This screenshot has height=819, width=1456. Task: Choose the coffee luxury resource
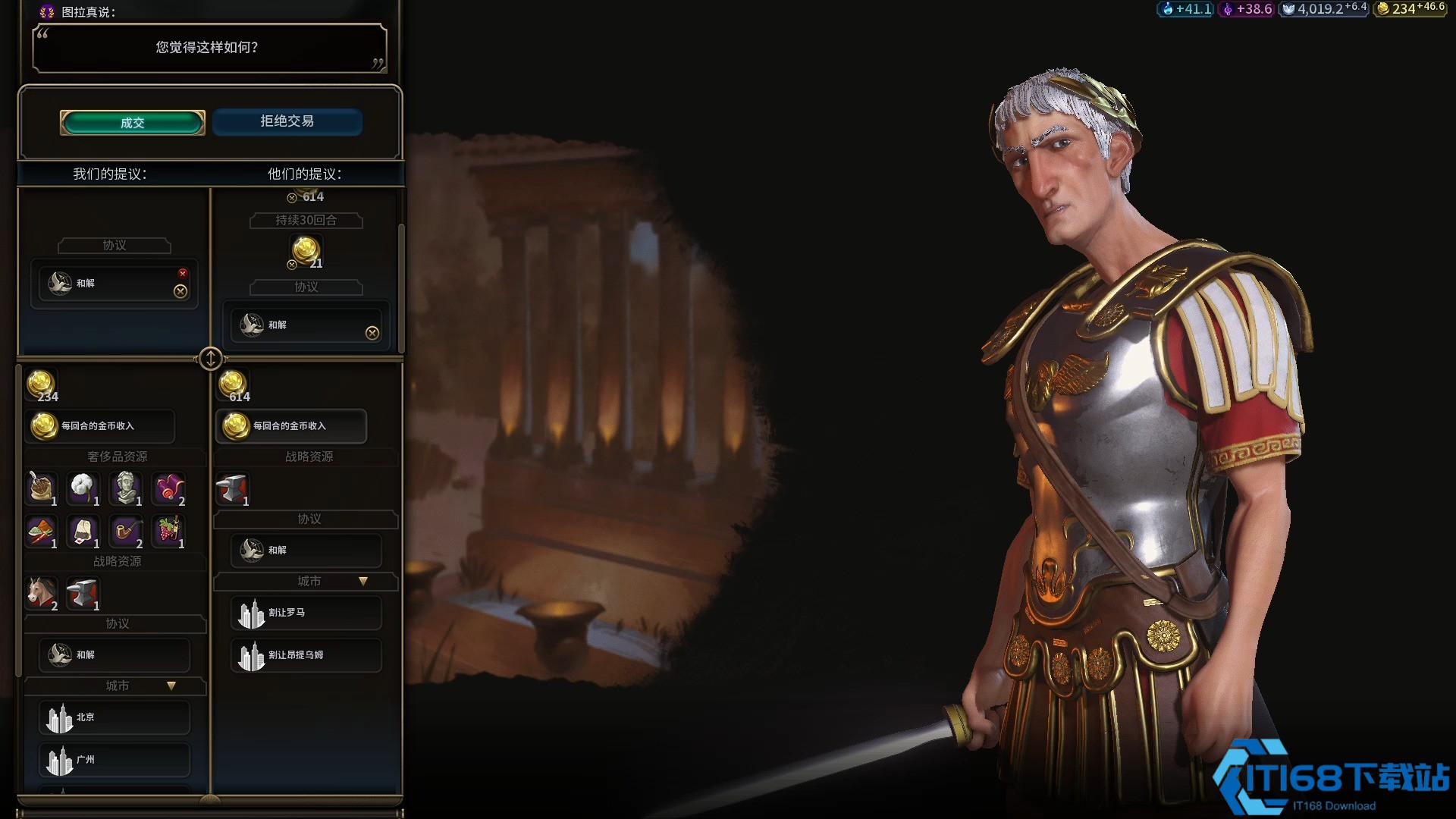pyautogui.click(x=42, y=488)
